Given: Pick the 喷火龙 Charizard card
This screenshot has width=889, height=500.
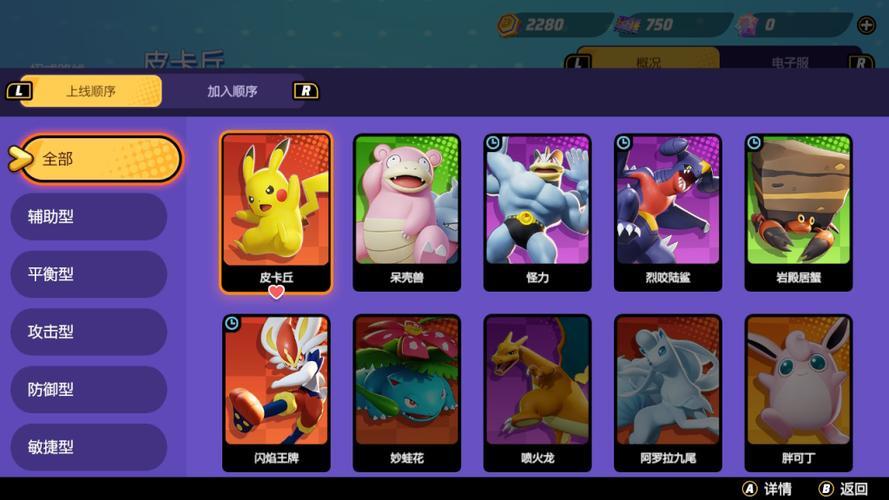Looking at the screenshot, I should (537, 393).
